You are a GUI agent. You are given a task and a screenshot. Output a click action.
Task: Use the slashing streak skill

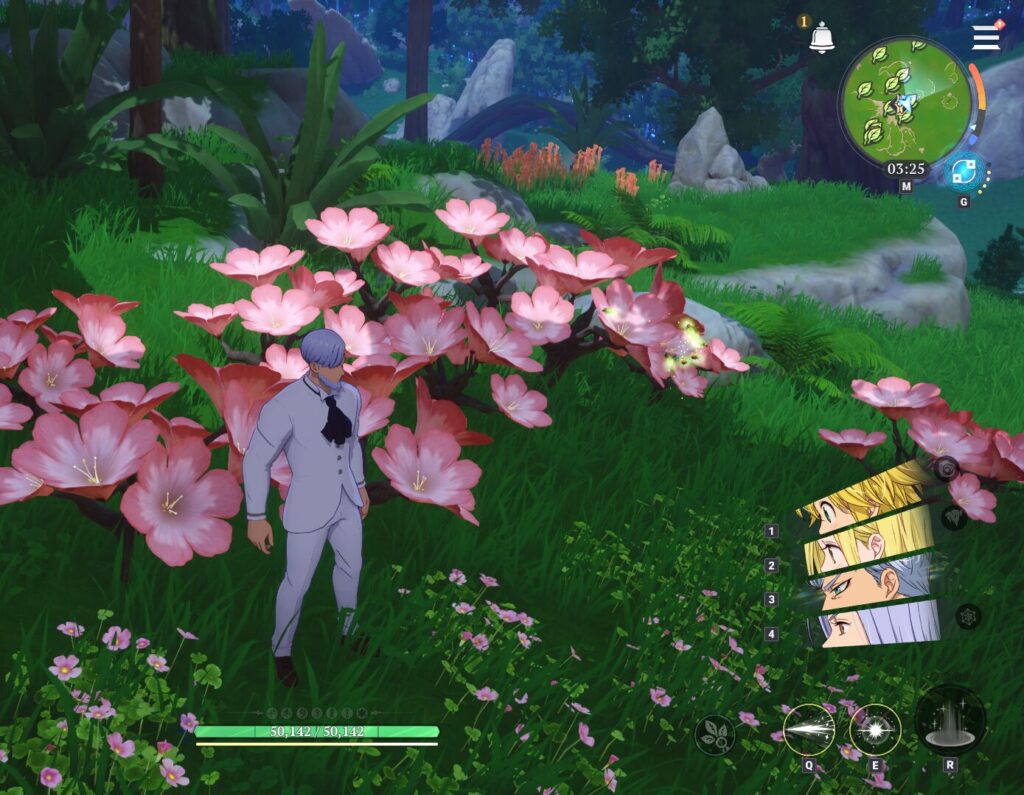[x=808, y=730]
